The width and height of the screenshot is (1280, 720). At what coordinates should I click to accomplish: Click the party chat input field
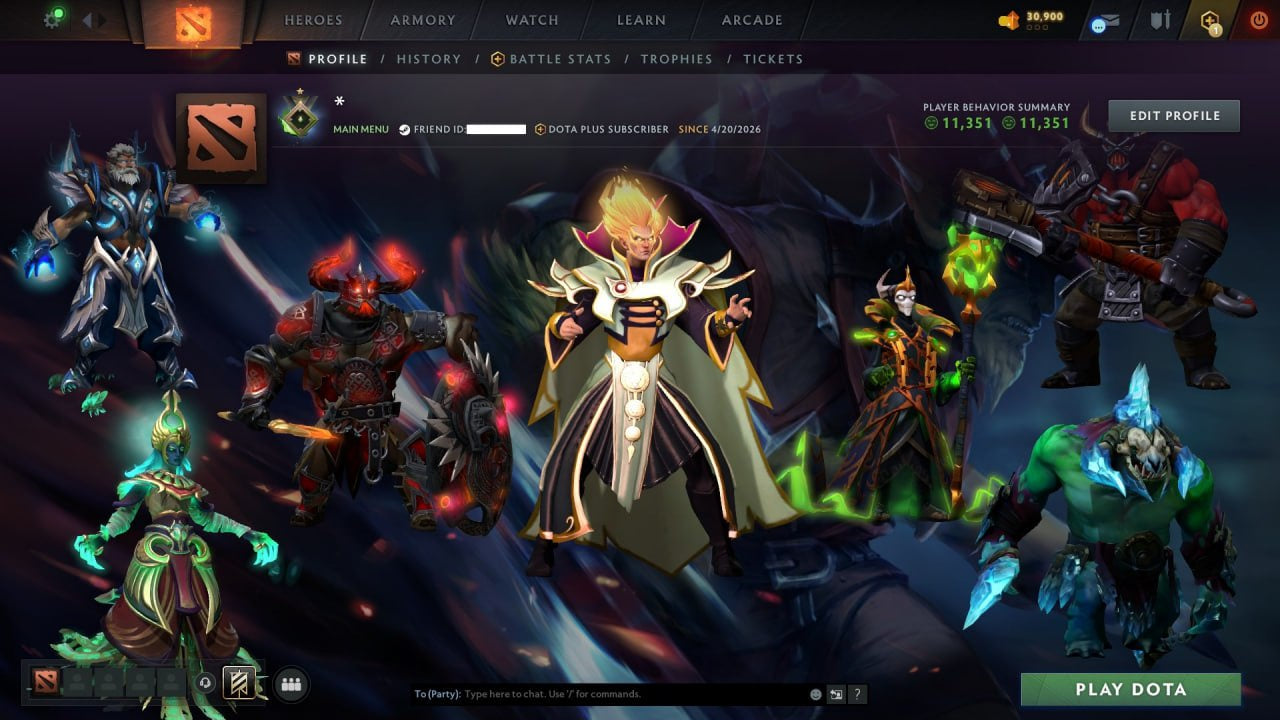pyautogui.click(x=600, y=692)
